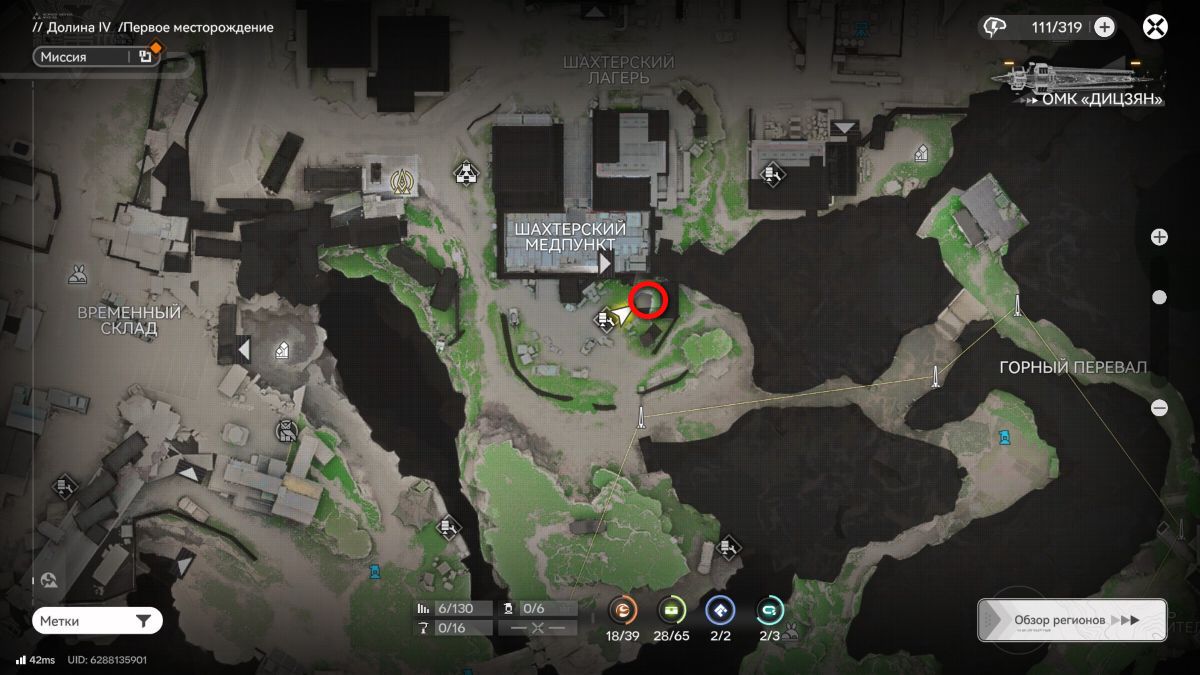Add stamina with the plus button

1104,27
